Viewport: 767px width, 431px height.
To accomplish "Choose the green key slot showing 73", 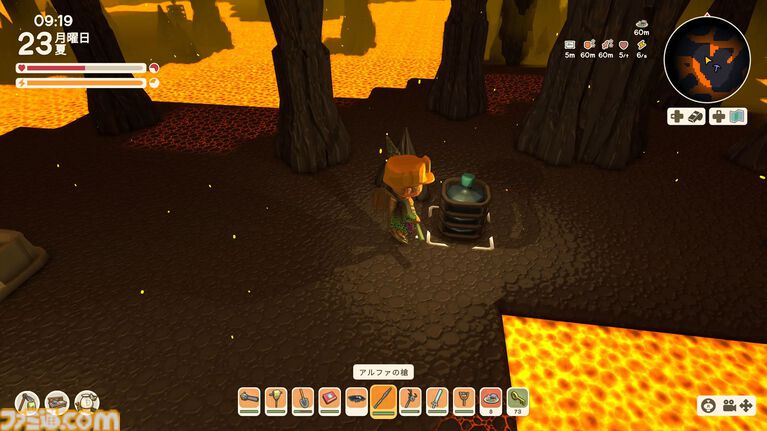I will click(518, 400).
